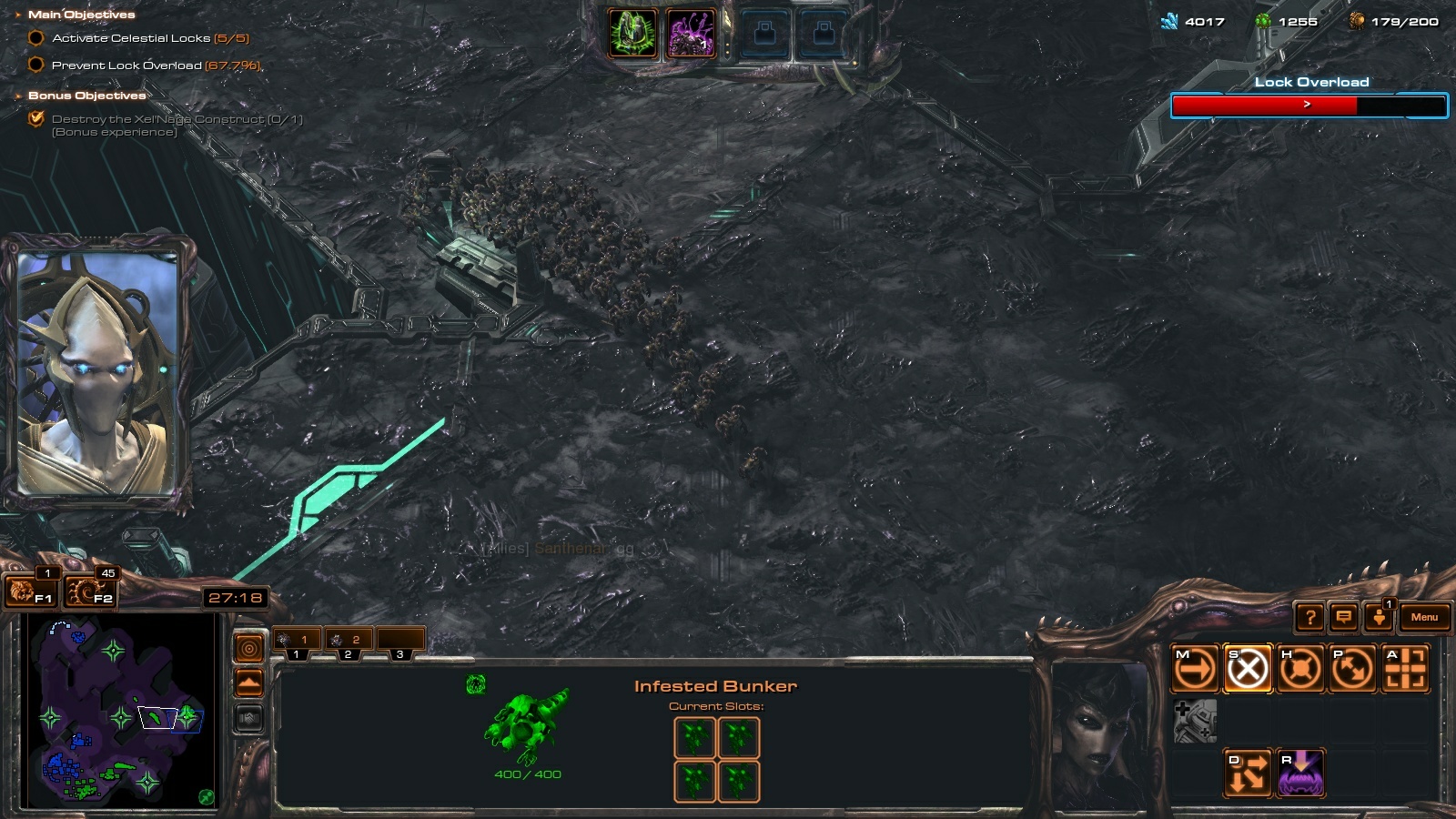Activate the purple downward-arrow root ability
This screenshot has width=1456, height=819.
1300,773
